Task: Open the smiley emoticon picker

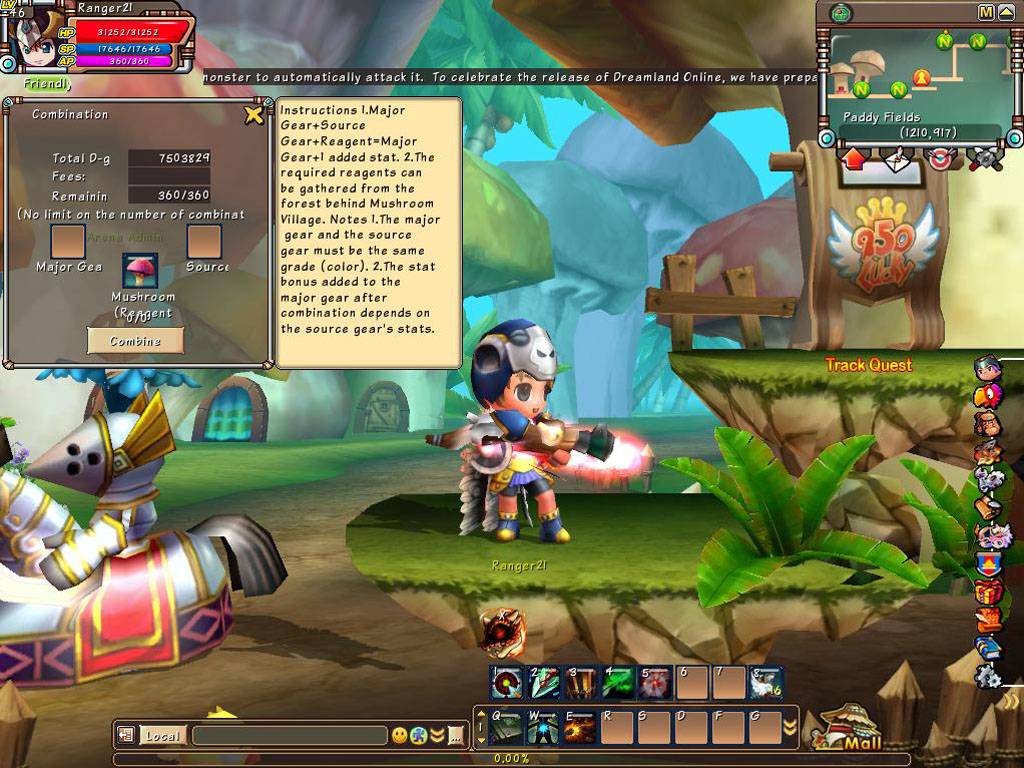Action: (x=400, y=736)
